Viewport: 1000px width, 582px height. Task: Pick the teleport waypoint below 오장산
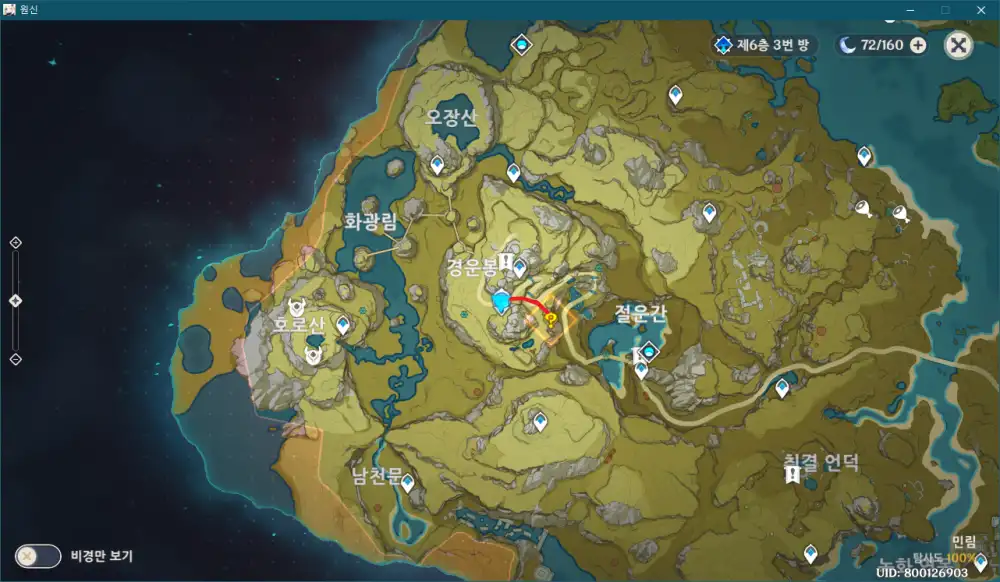click(x=437, y=164)
